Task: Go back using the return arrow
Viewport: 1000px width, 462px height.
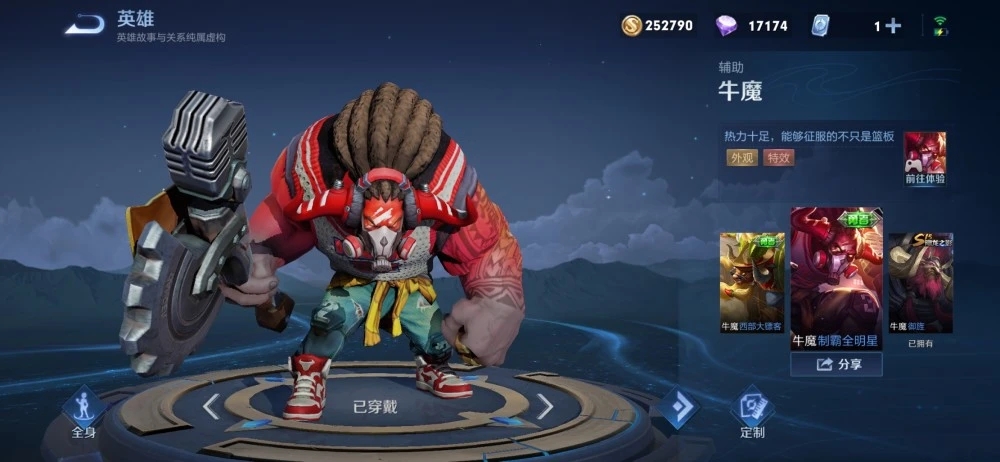Action: pyautogui.click(x=85, y=25)
